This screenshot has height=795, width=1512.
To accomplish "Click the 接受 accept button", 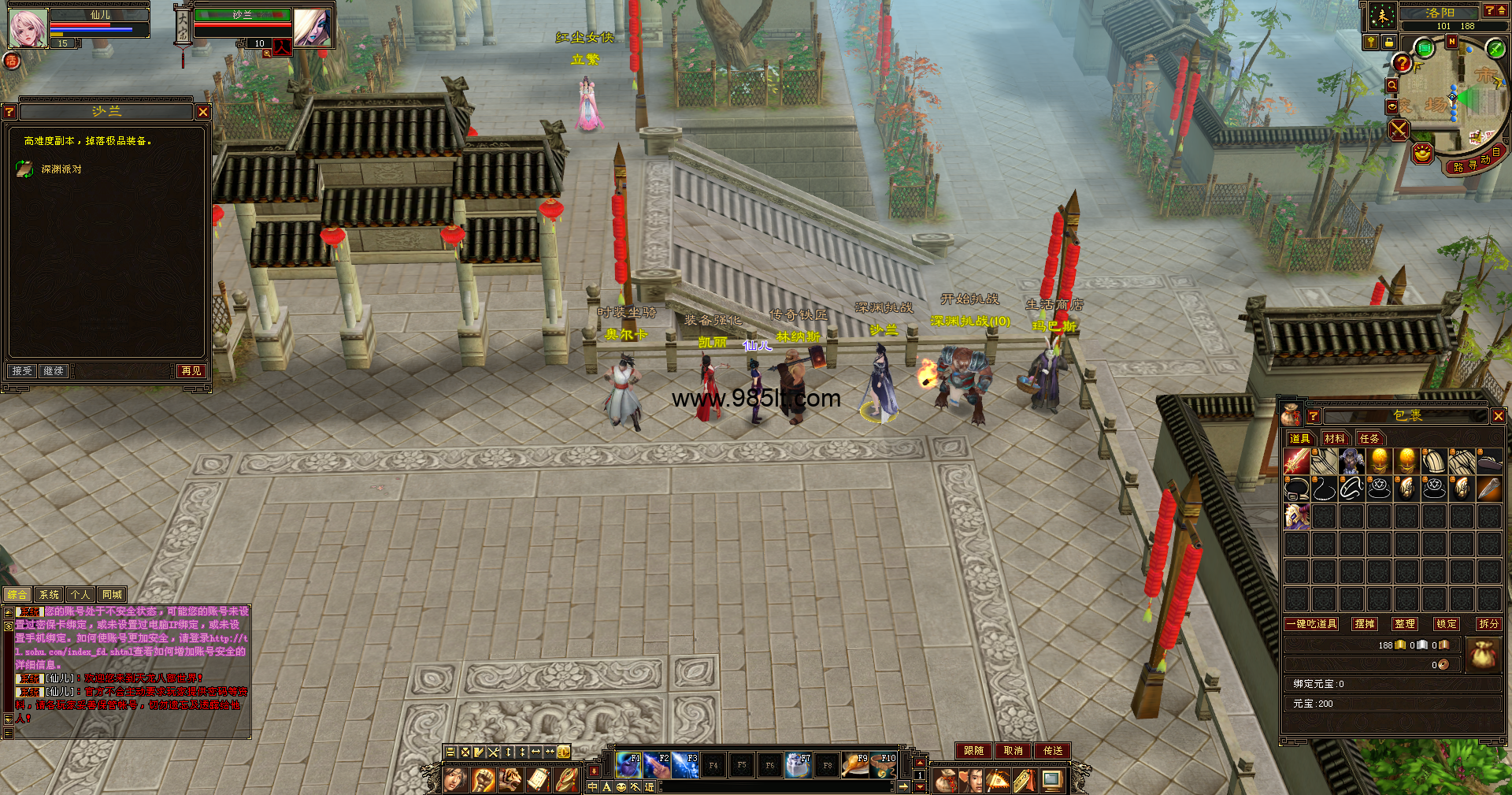I will [x=22, y=370].
